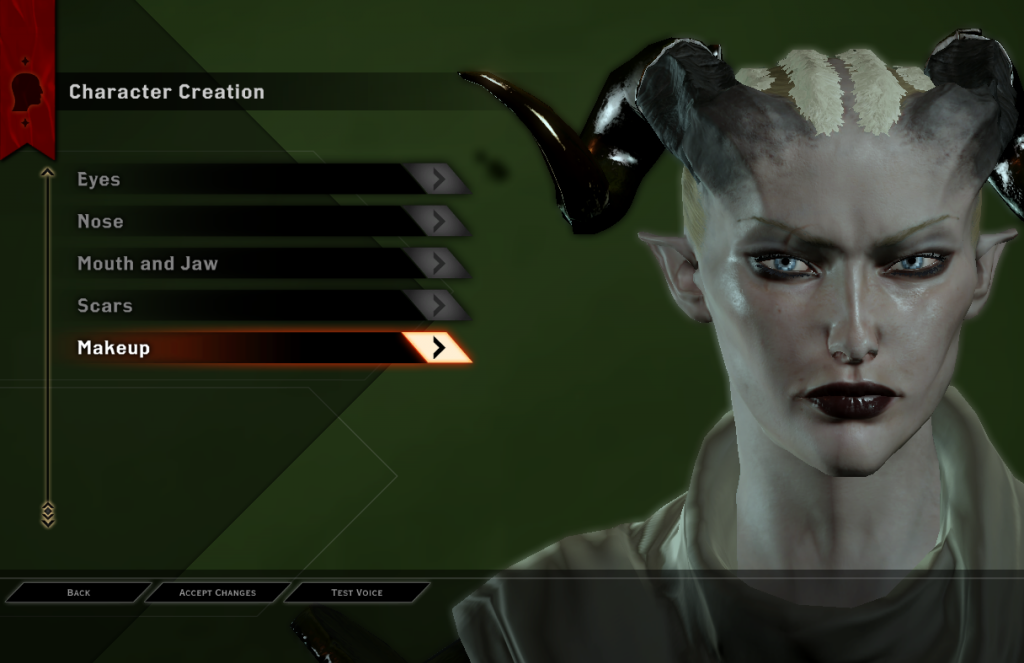The height and width of the screenshot is (663, 1024).
Task: Click the Back button
Action: [x=78, y=593]
